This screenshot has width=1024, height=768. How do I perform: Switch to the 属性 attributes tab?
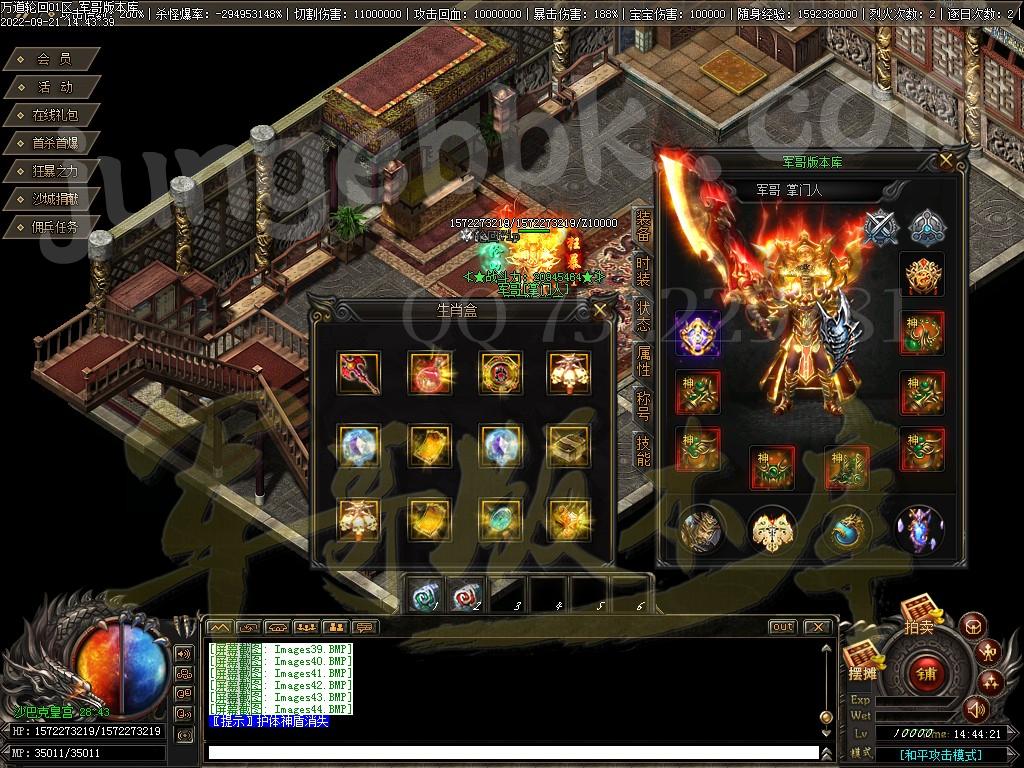pos(643,360)
